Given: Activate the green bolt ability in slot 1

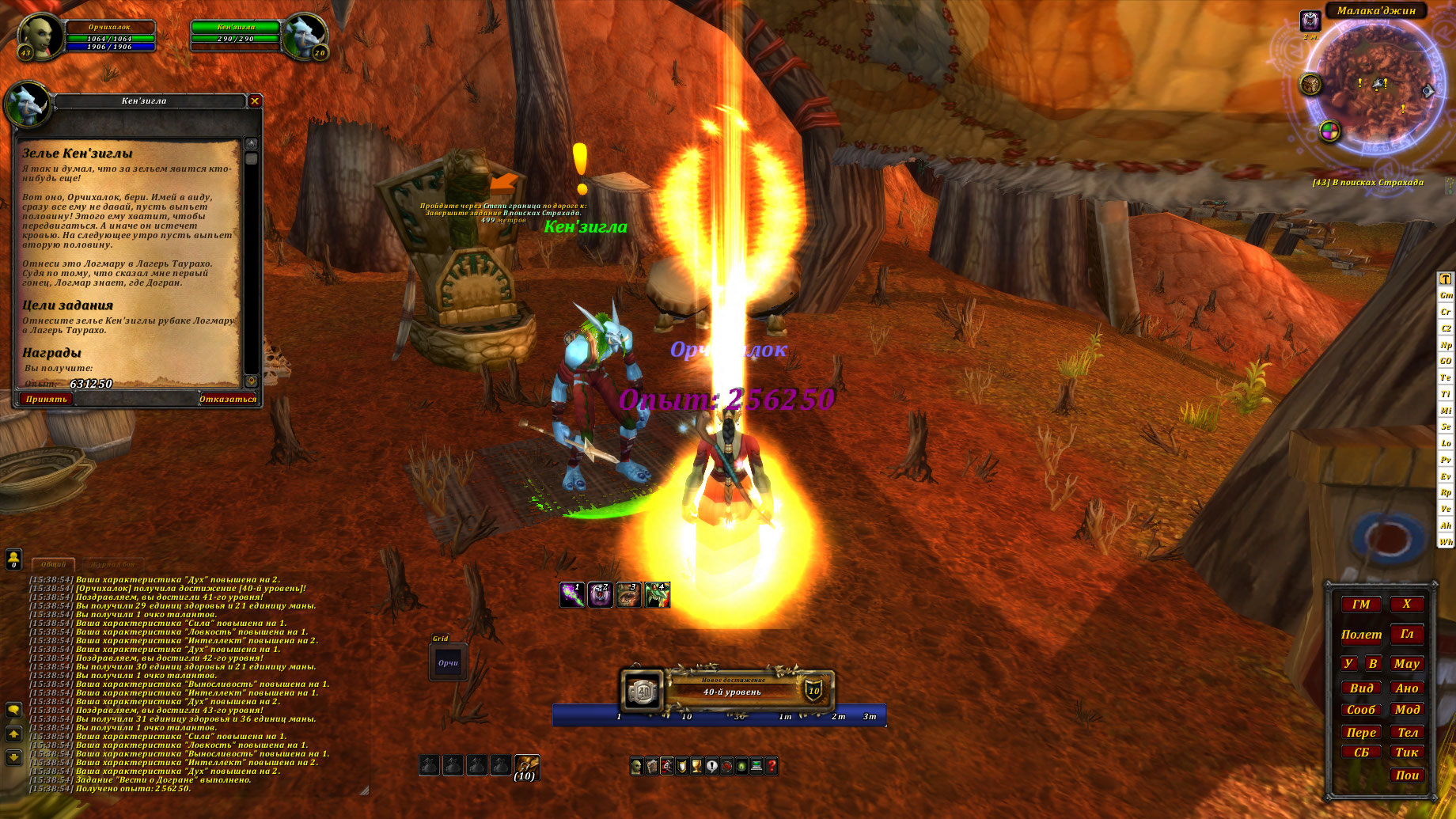Looking at the screenshot, I should pos(572,595).
